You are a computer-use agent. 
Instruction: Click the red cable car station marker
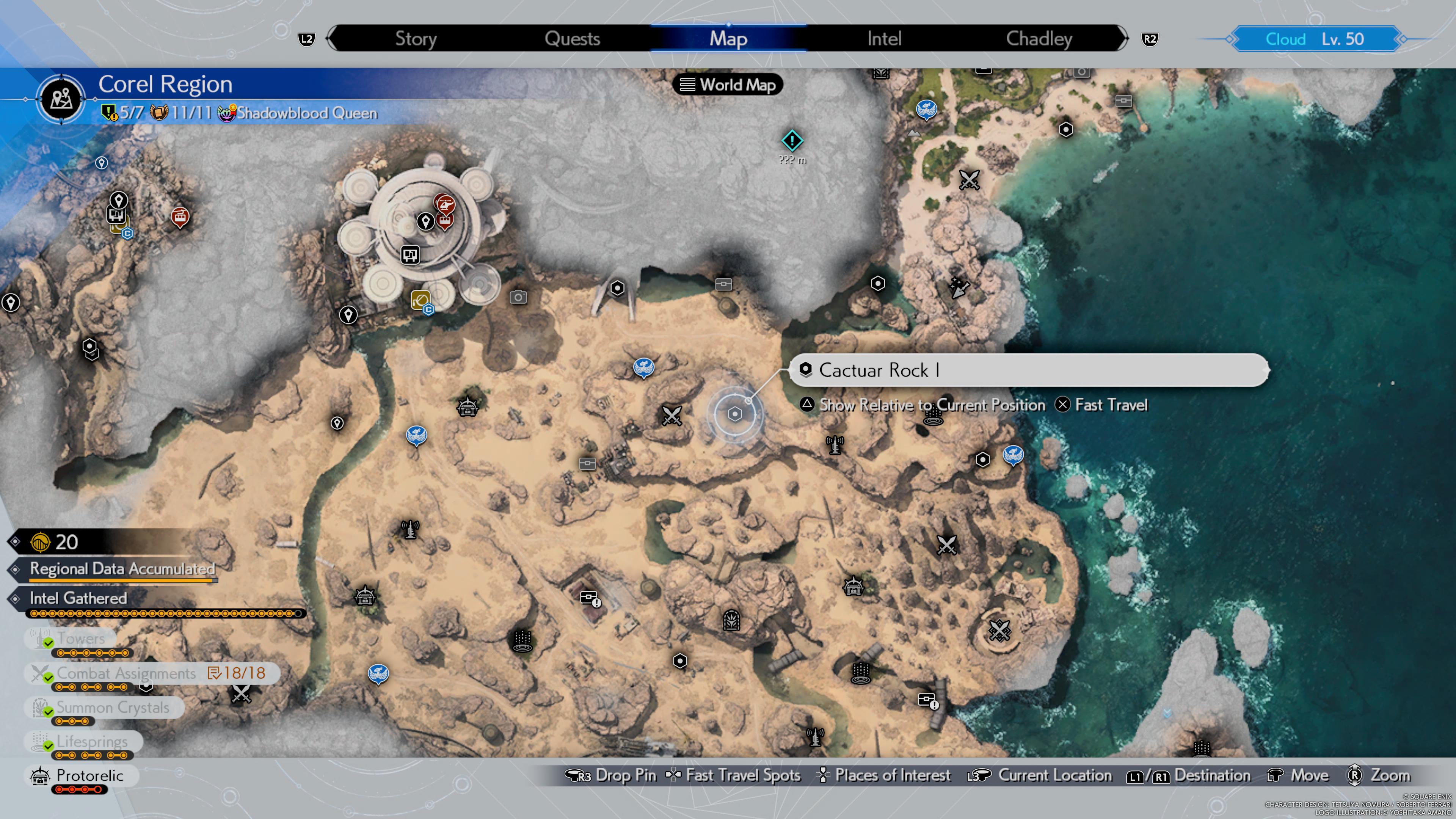point(180,216)
